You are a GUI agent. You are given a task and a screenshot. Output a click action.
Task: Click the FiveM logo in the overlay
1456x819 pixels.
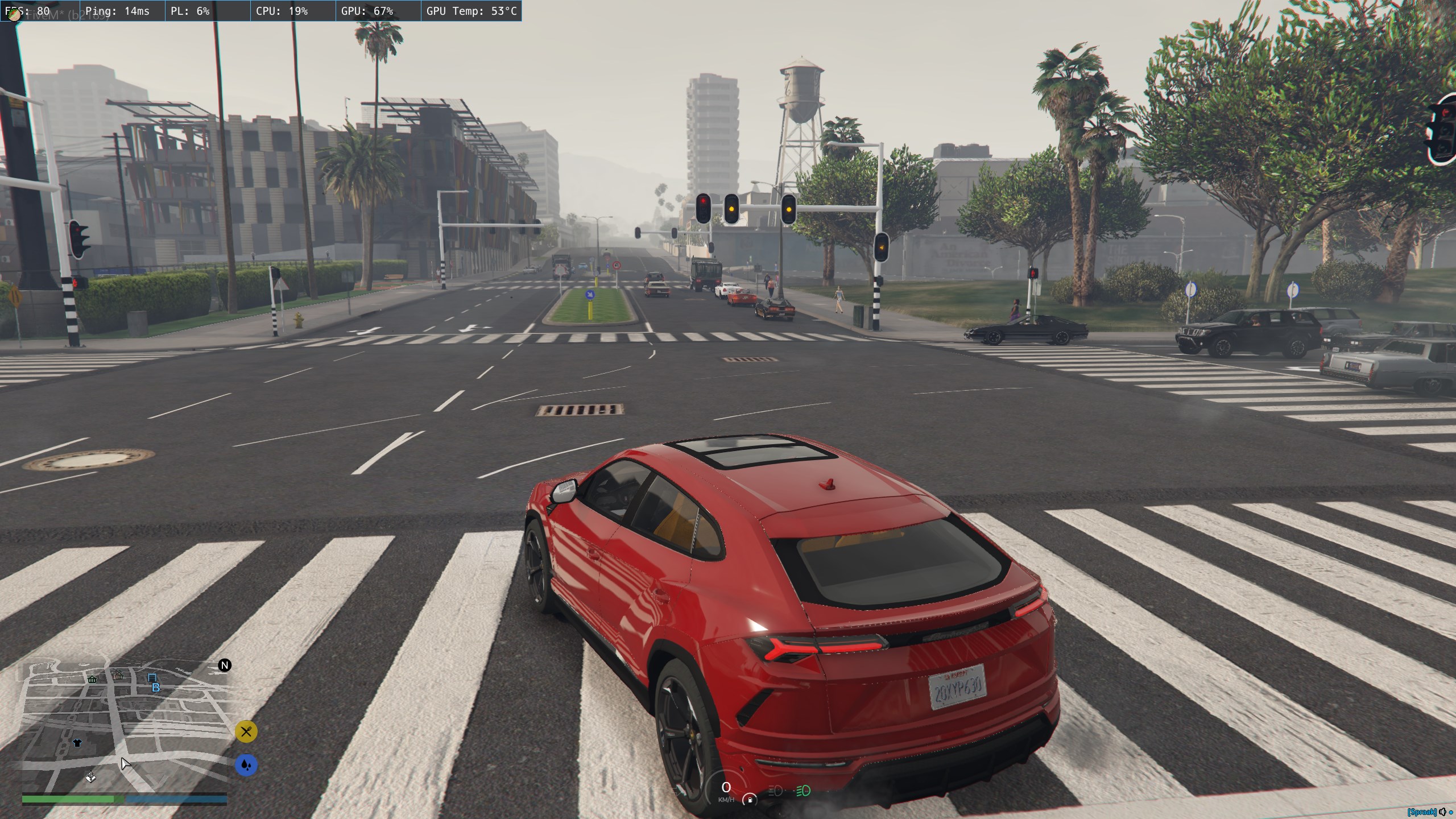point(14,15)
